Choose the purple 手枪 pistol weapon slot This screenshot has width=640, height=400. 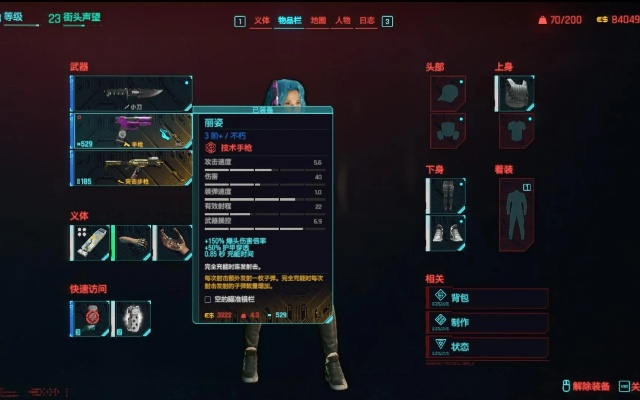pos(132,130)
